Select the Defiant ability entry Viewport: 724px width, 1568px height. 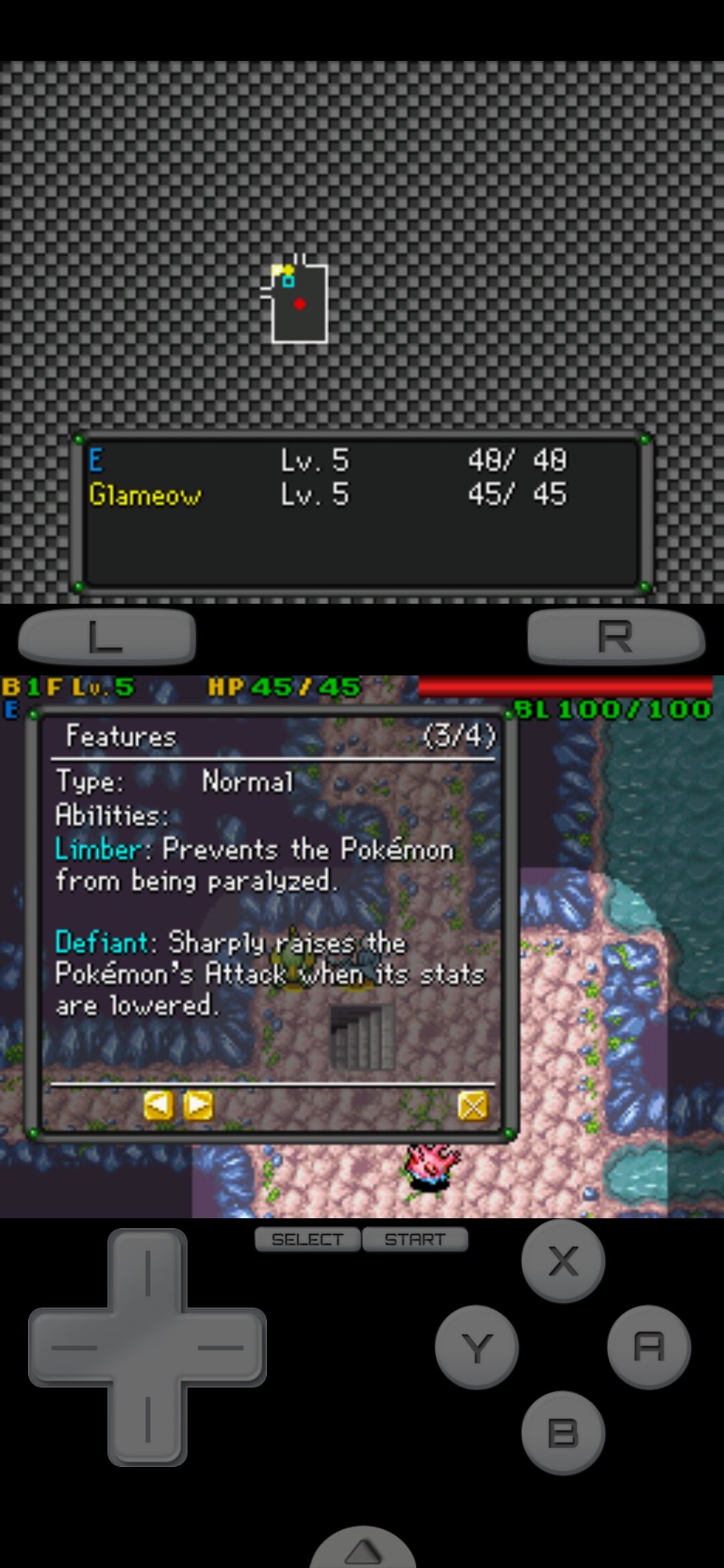pyautogui.click(x=101, y=943)
